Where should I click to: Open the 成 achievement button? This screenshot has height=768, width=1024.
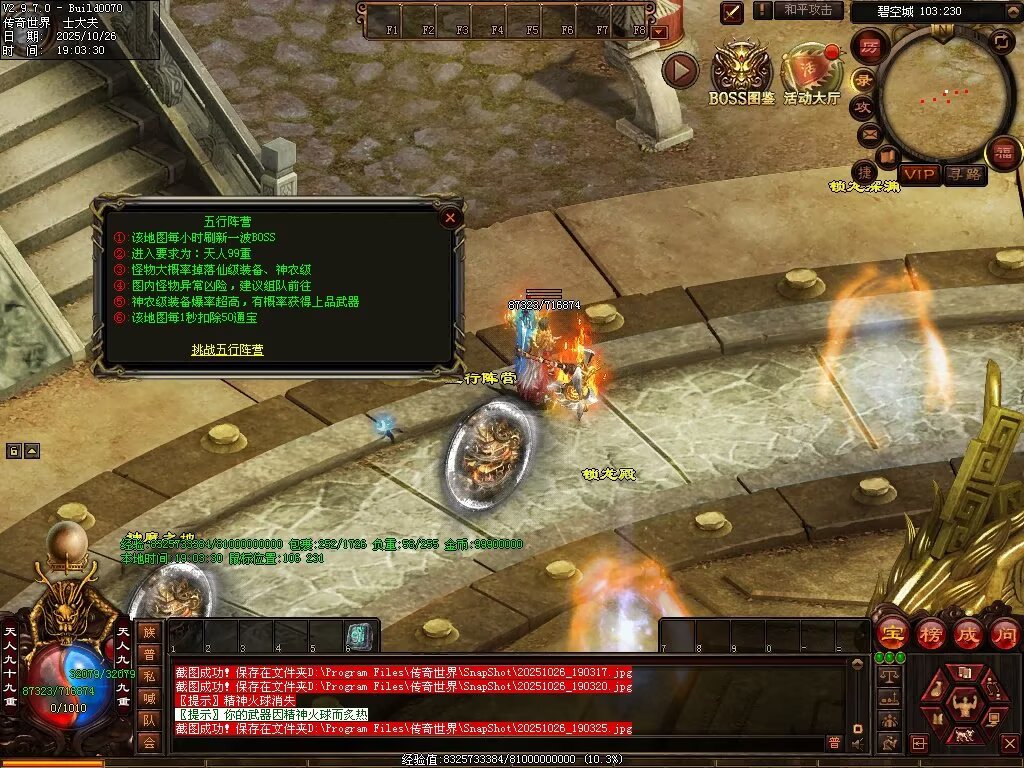967,634
